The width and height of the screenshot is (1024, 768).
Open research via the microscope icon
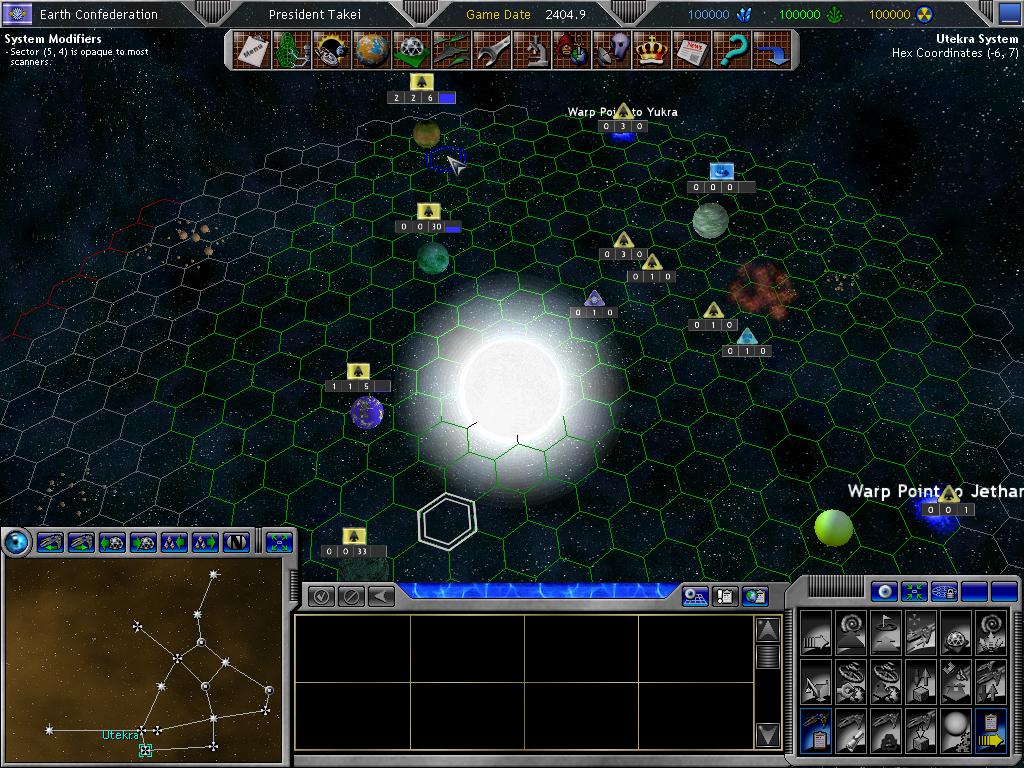[x=532, y=49]
